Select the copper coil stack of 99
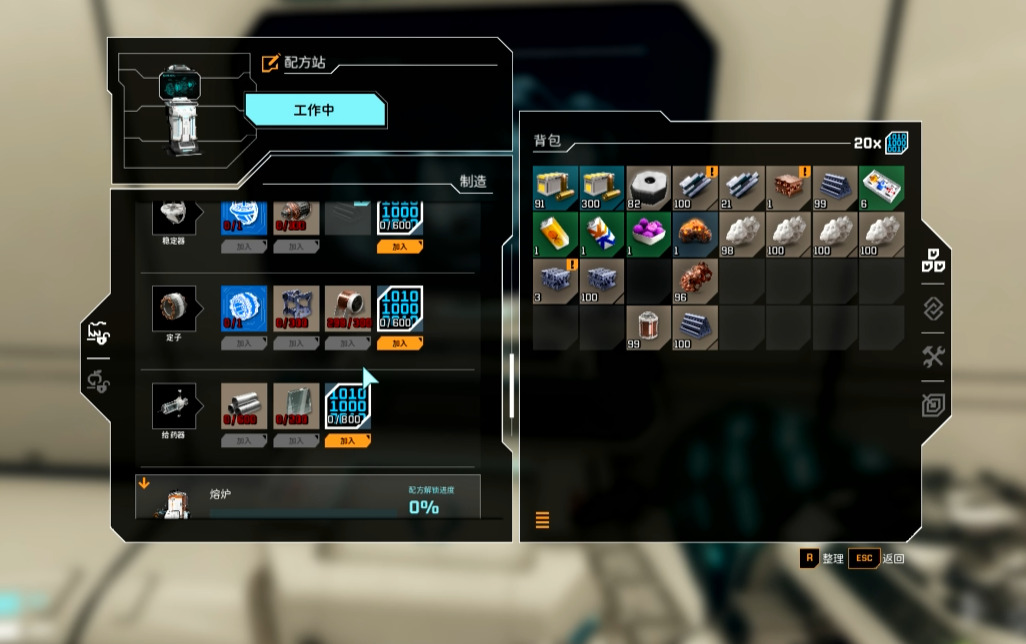 coord(649,327)
